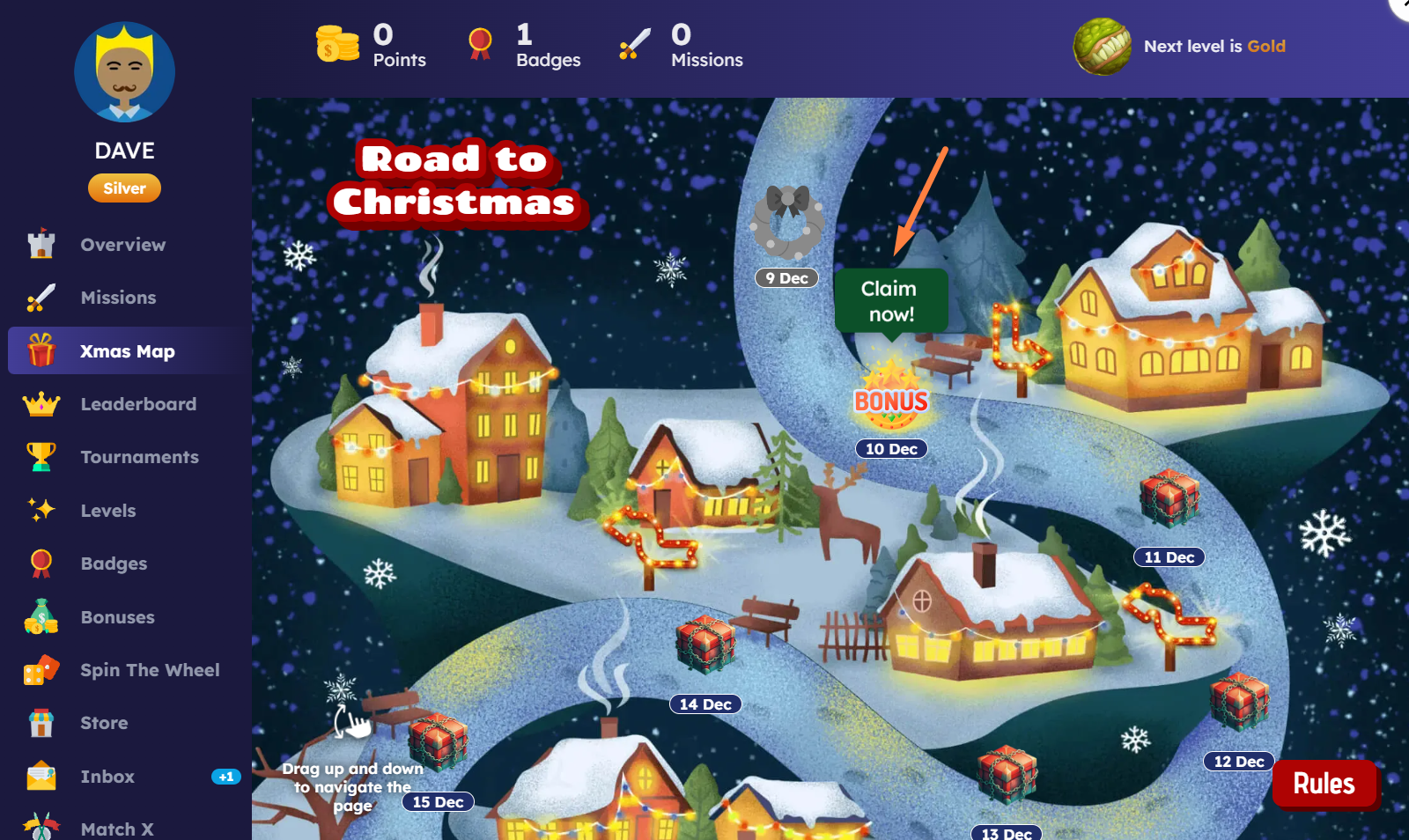Select the 14 Dec gift box
The width and height of the screenshot is (1409, 840).
[x=705, y=643]
